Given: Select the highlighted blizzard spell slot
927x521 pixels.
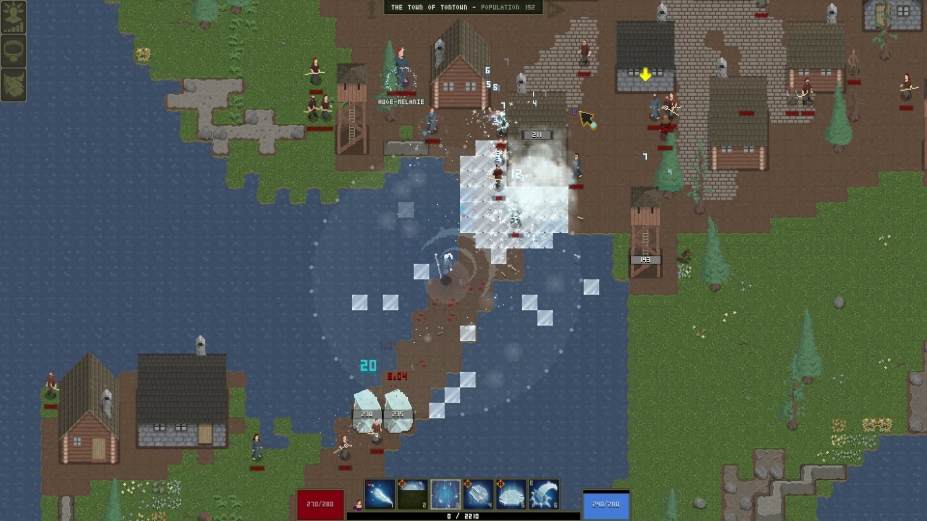Looking at the screenshot, I should pos(446,494).
